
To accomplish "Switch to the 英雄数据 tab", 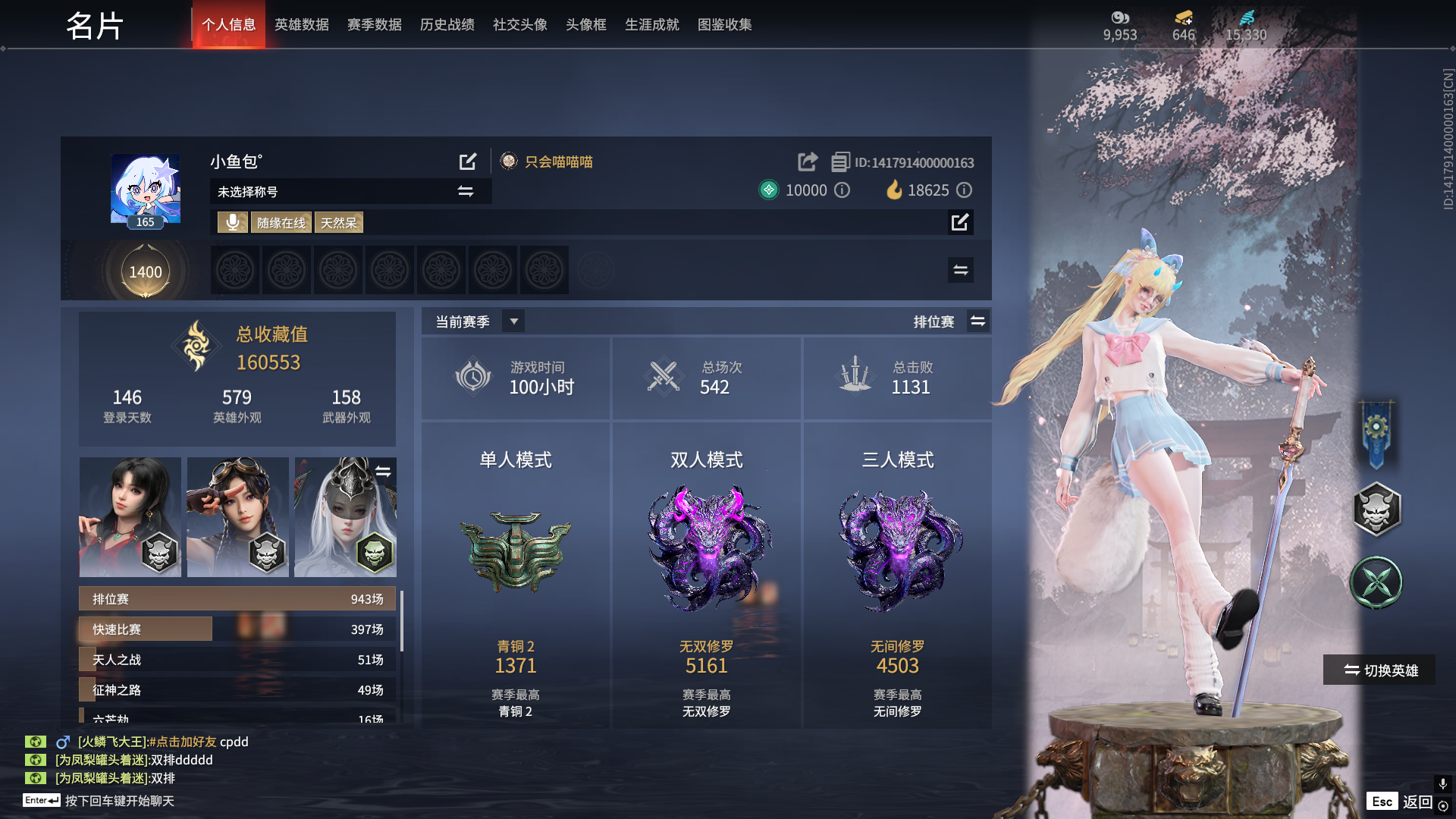I will point(301,24).
